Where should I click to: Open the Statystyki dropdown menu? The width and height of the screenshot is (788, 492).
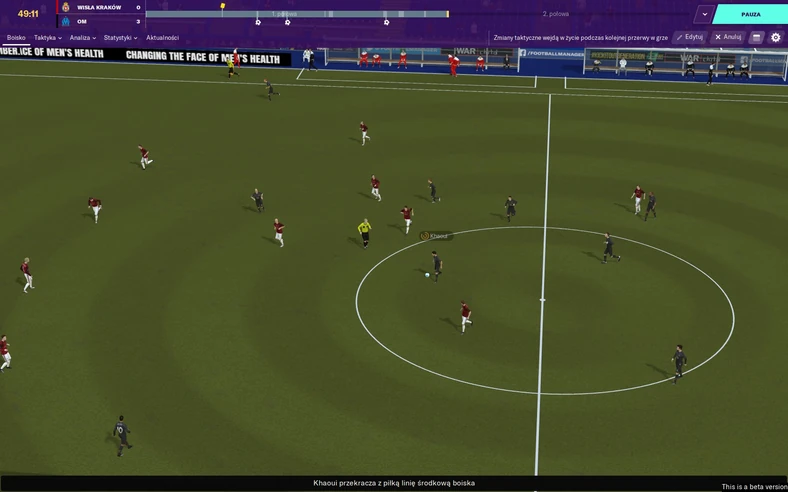point(120,38)
